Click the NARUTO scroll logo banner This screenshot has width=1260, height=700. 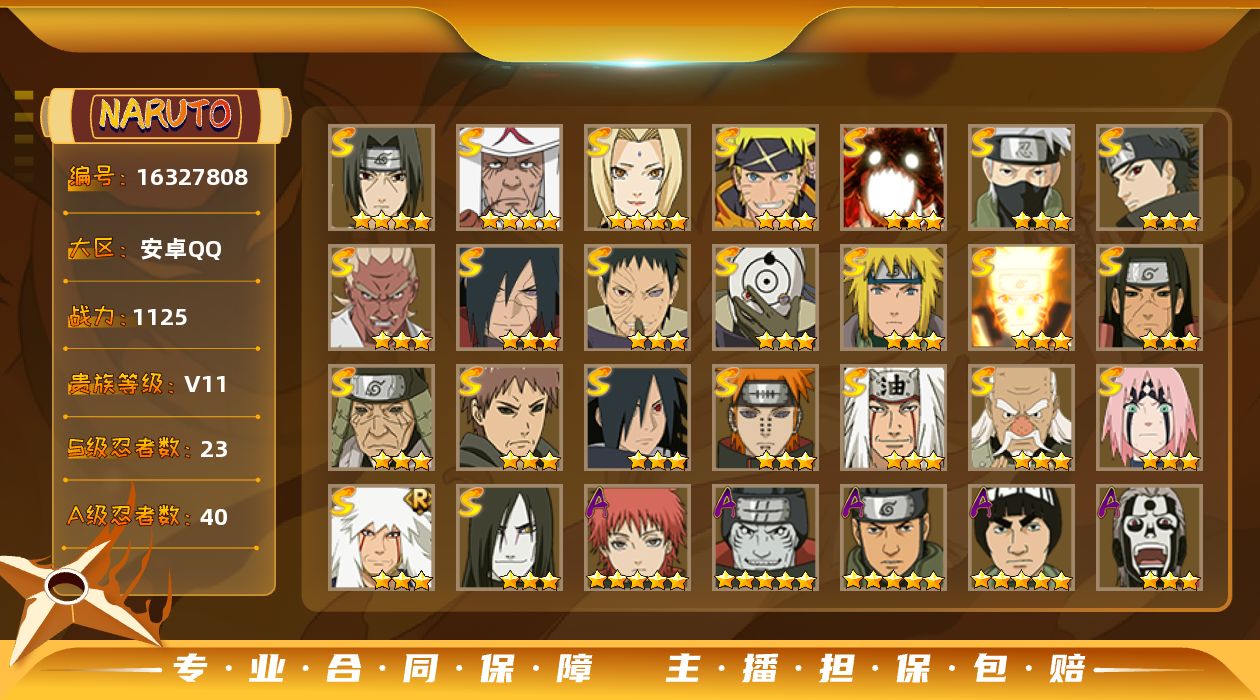coord(166,115)
